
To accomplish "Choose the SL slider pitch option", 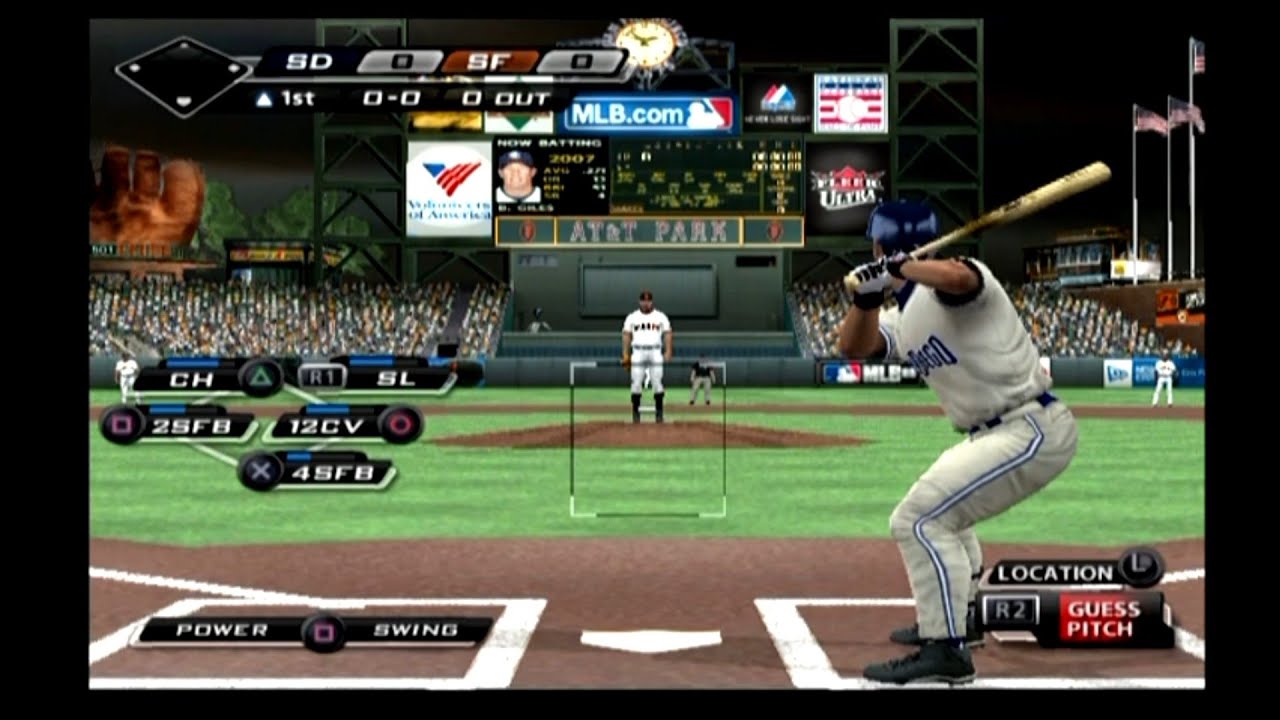I will point(394,380).
